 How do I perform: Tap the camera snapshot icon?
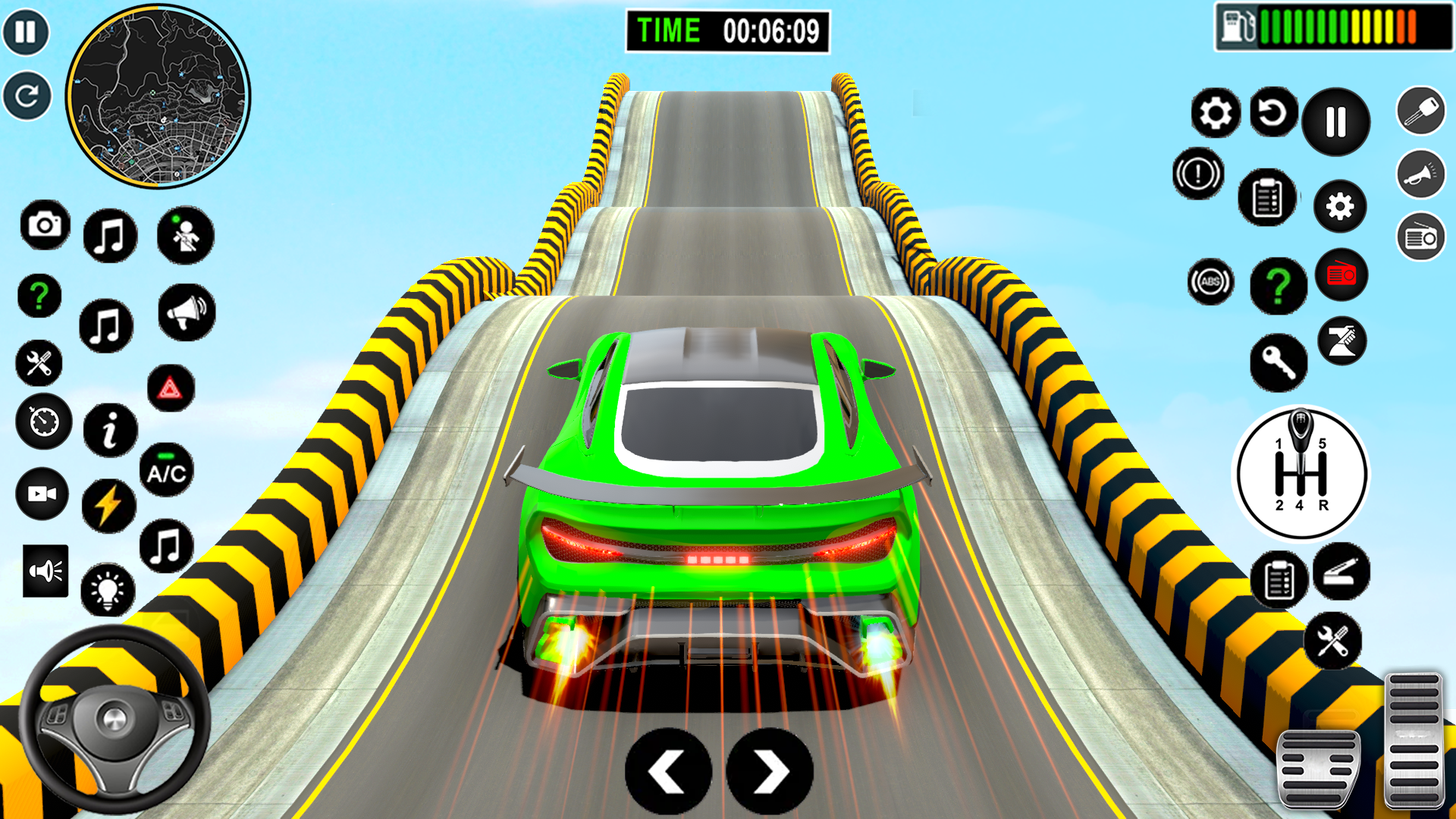pos(45,225)
